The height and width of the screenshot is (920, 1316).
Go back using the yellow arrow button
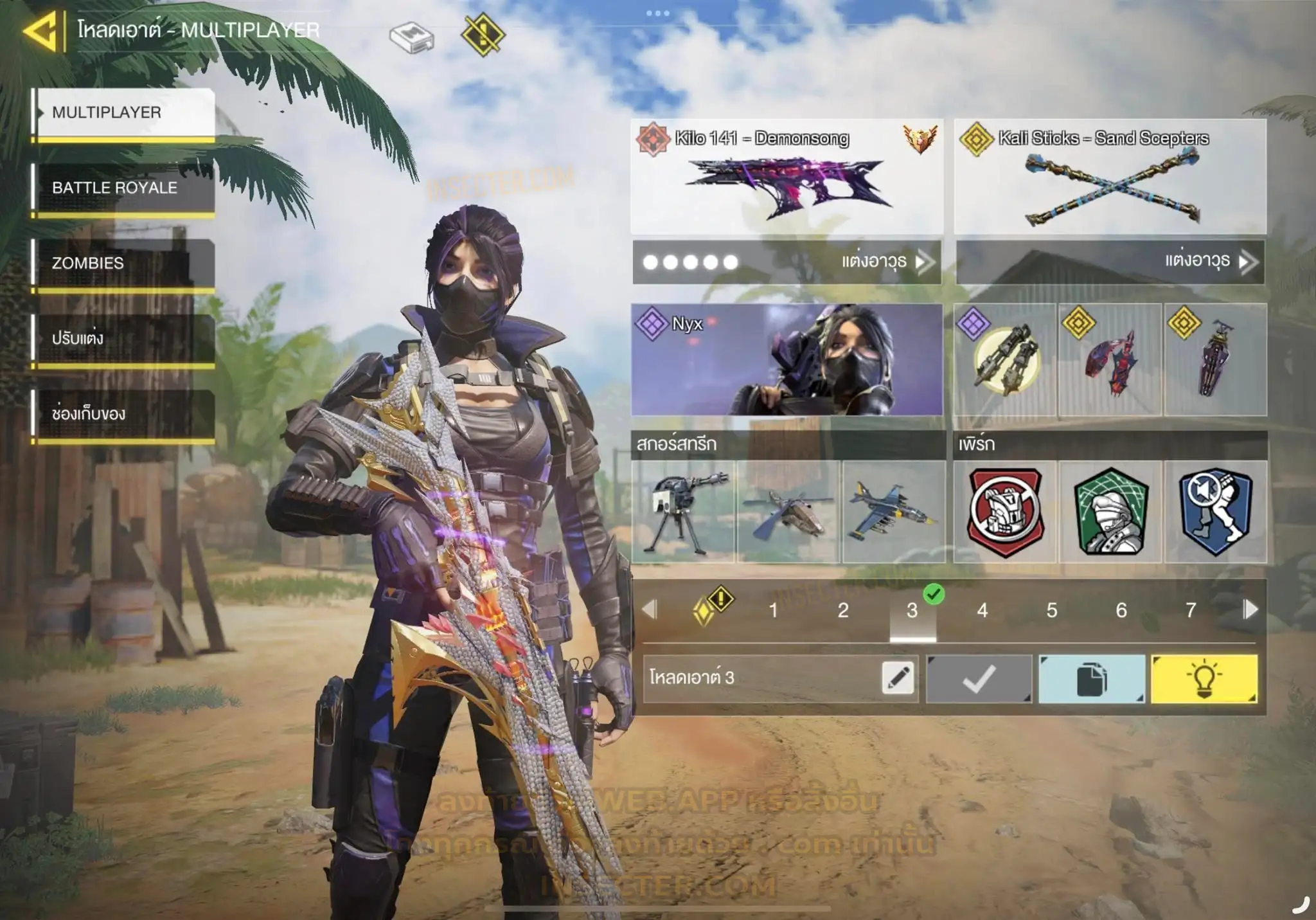(x=42, y=31)
